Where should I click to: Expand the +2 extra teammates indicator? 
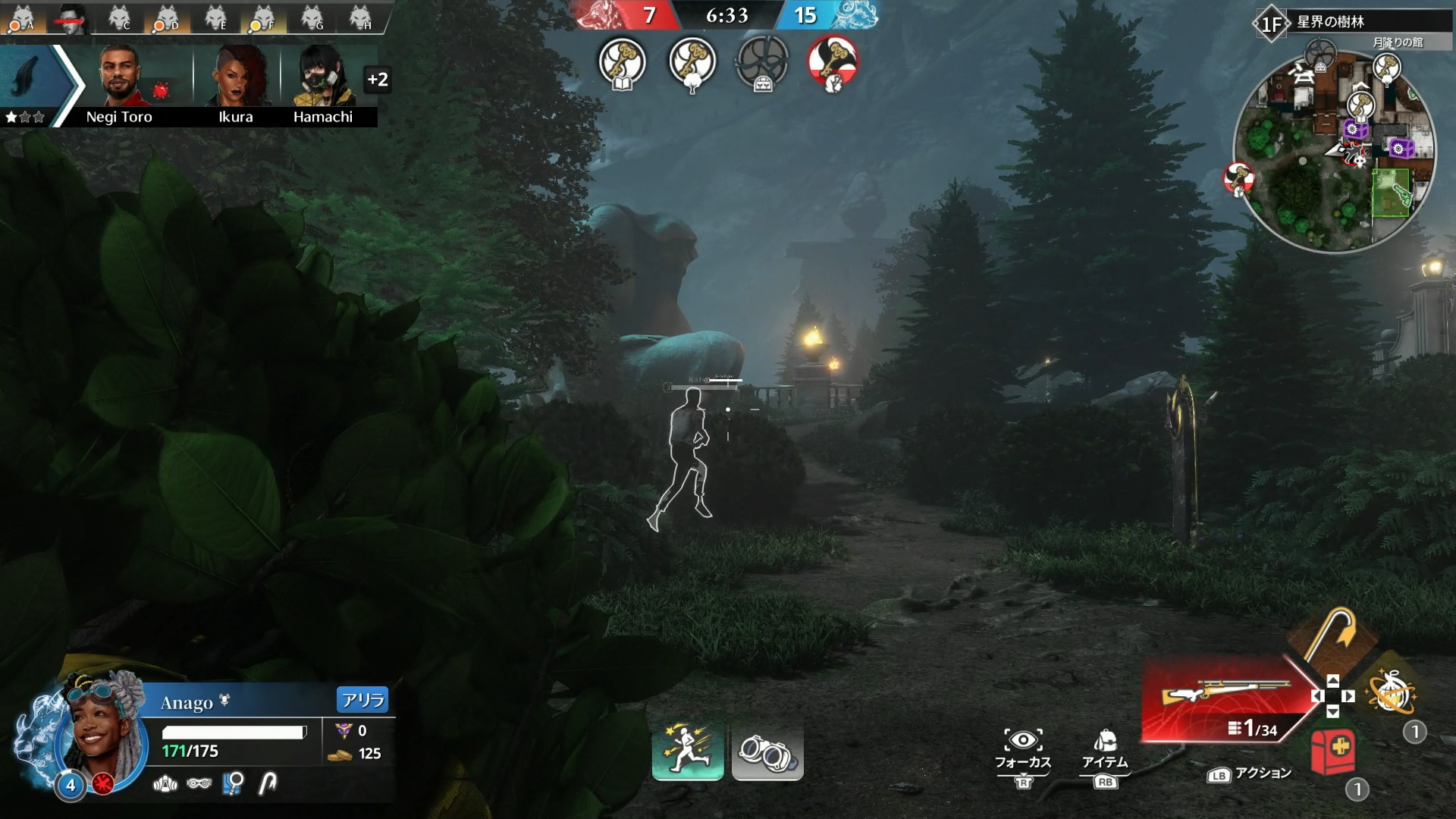[x=377, y=79]
